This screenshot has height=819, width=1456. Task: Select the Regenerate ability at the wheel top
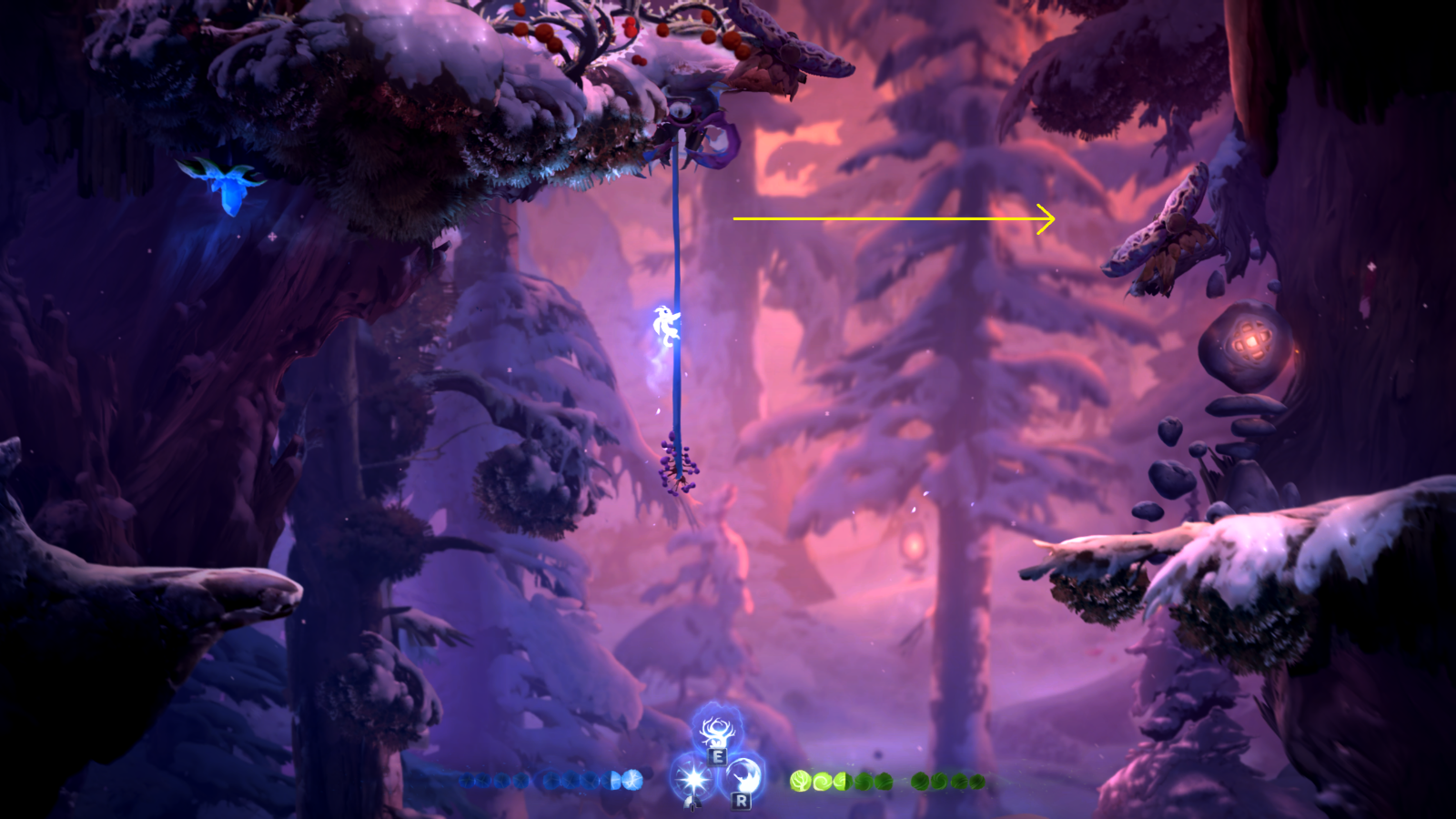coord(716,731)
